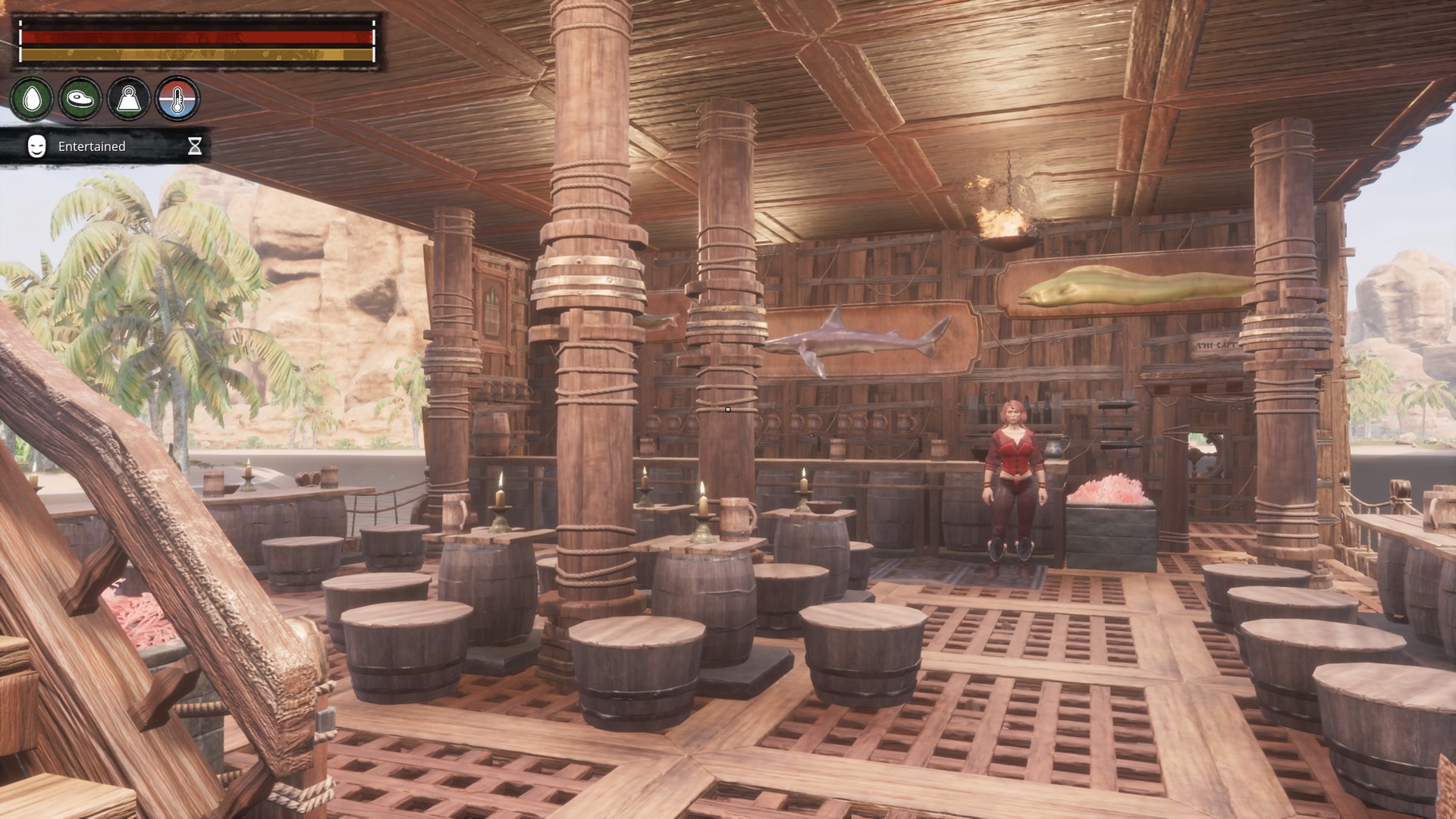This screenshot has height=819, width=1456.
Task: Click the Entertained buff mask icon
Action: point(36,146)
